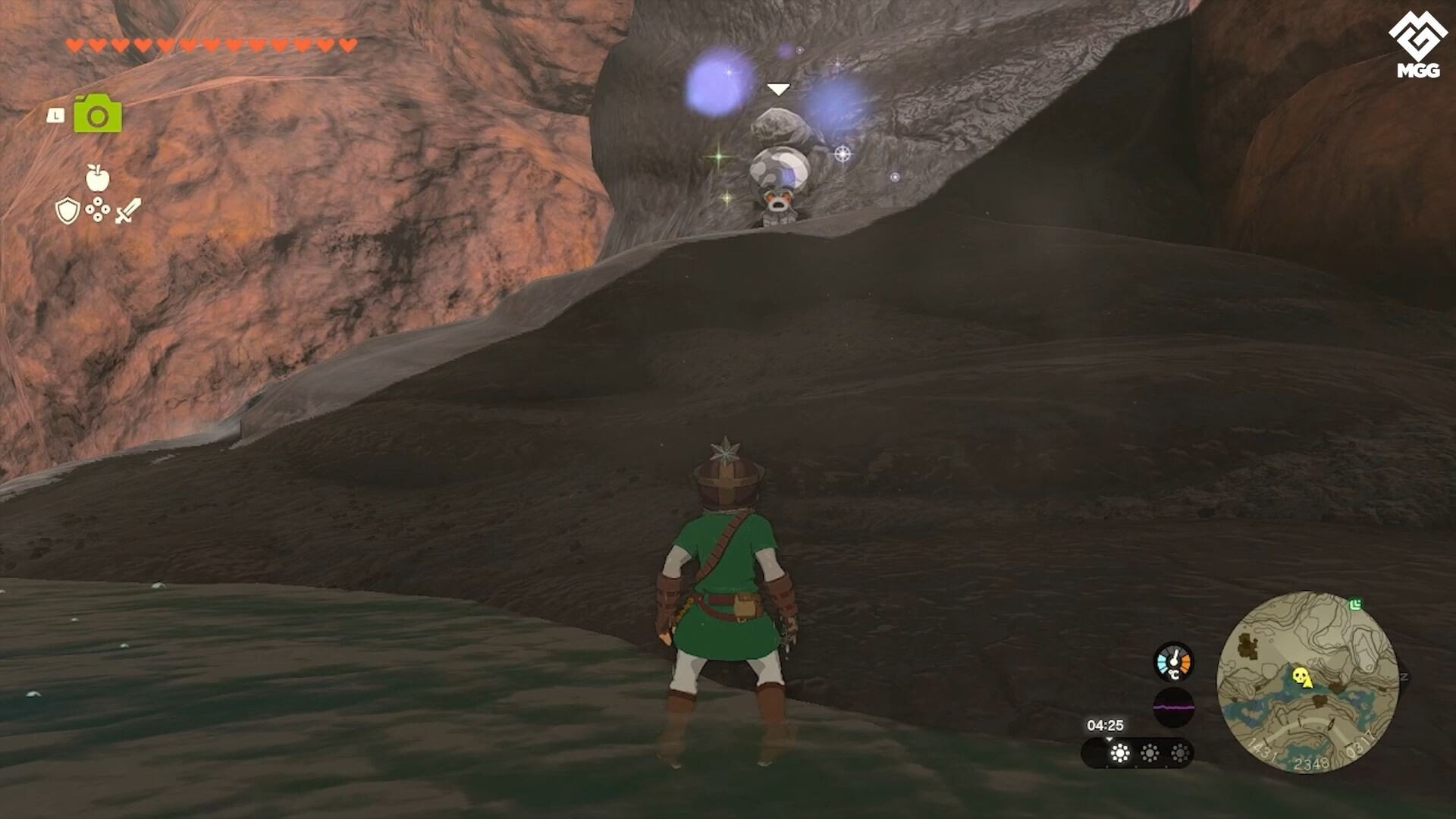Click the D-pad selector icon
1456x819 pixels.
tap(98, 209)
